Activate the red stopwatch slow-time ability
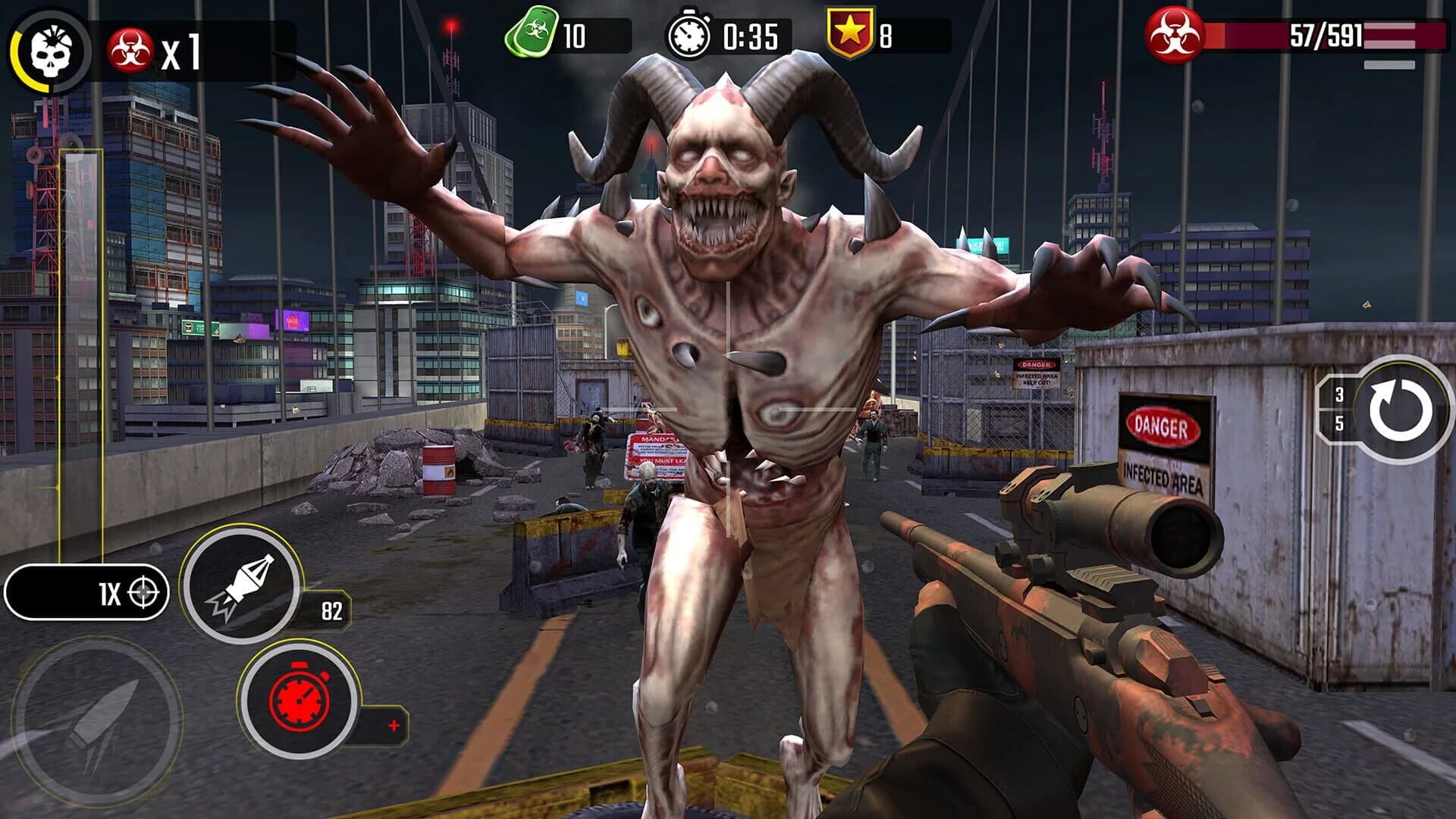The width and height of the screenshot is (1456, 819). [x=299, y=700]
